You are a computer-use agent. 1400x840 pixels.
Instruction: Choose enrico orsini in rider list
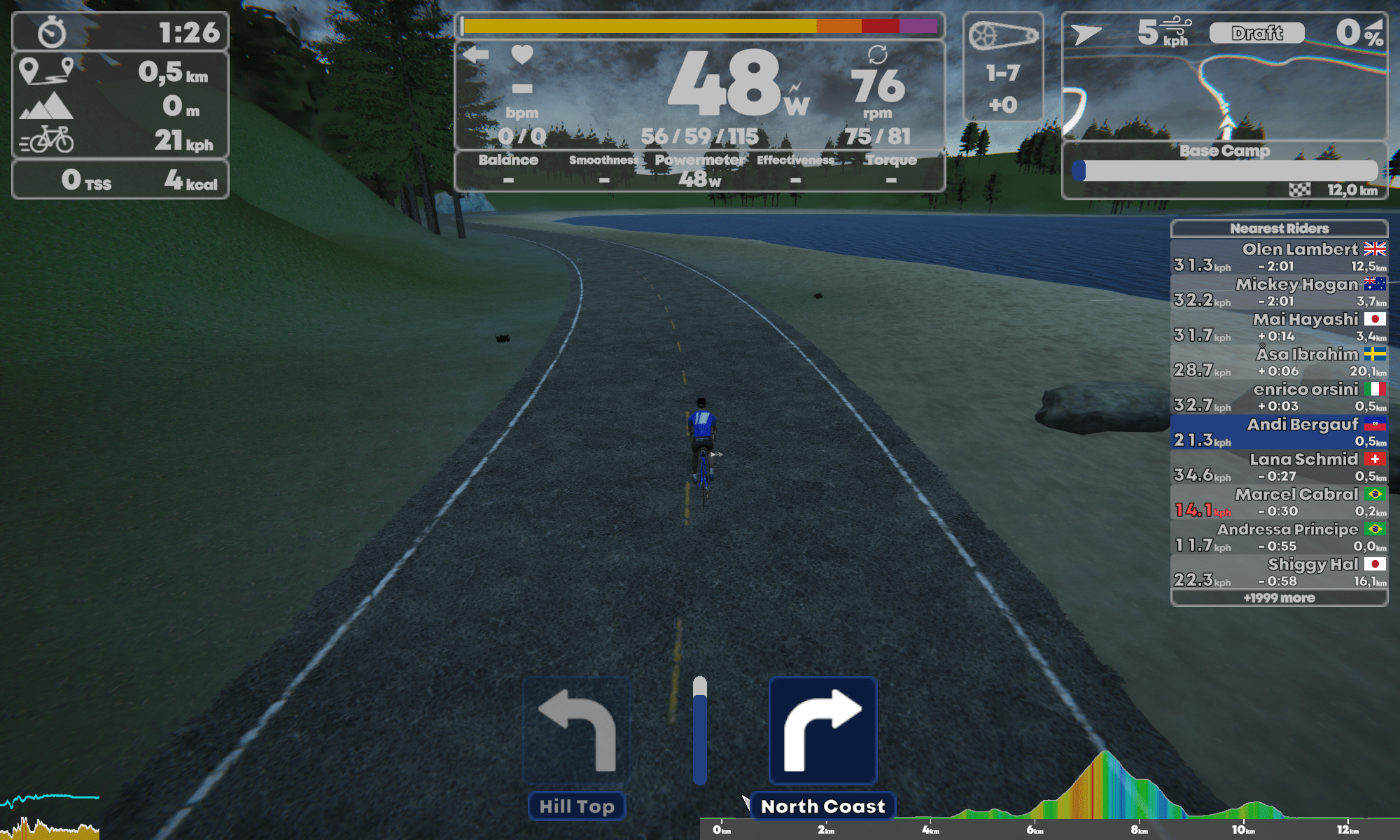(x=1279, y=397)
